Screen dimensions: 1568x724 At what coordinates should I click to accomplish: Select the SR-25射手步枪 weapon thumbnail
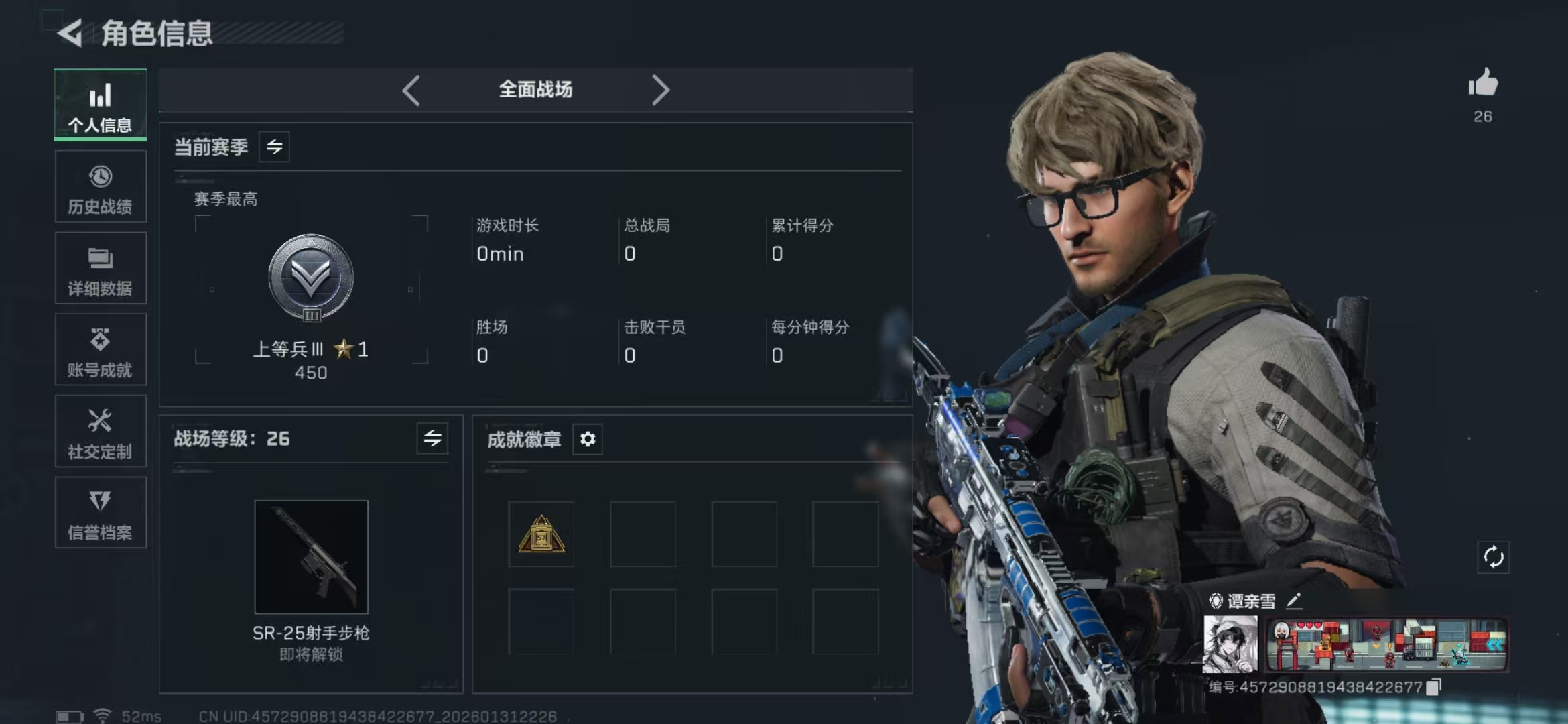tap(311, 556)
